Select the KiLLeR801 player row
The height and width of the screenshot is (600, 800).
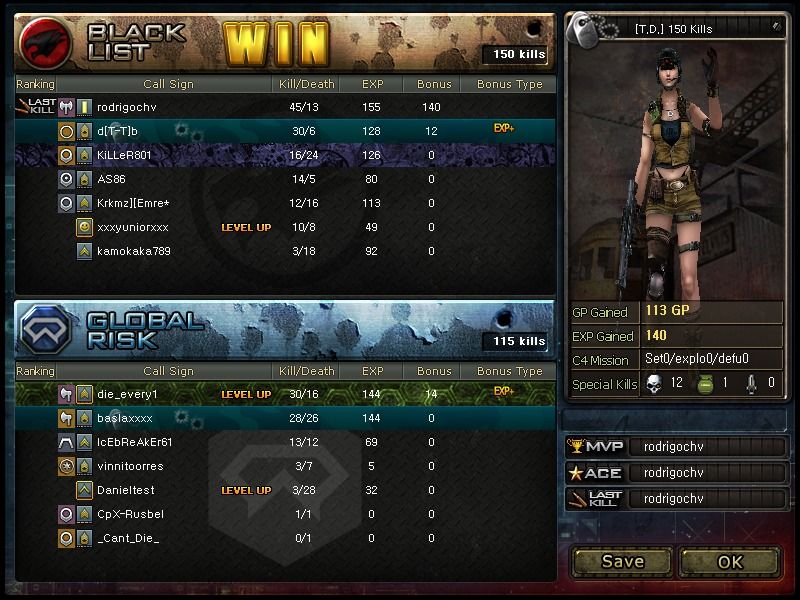tap(285, 155)
